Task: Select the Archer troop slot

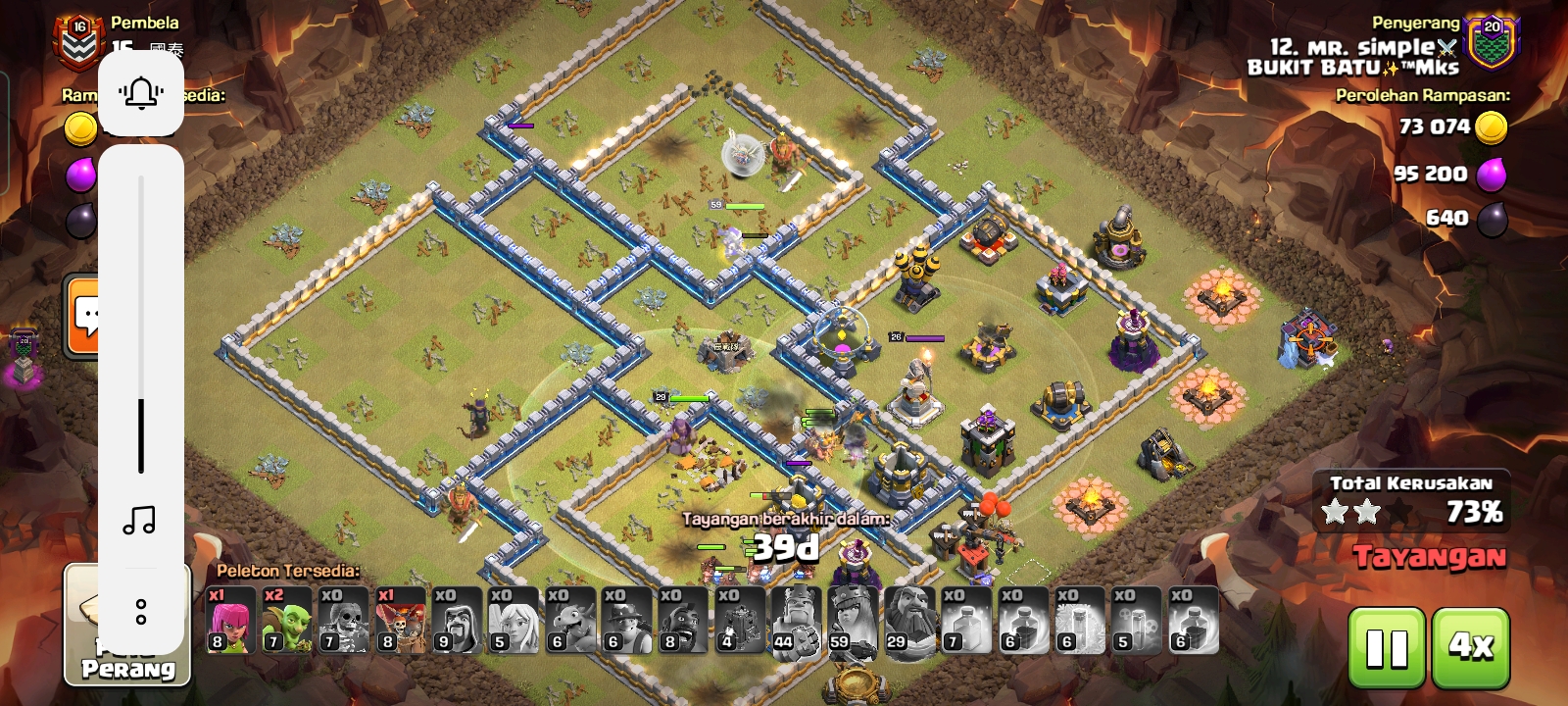Action: pyautogui.click(x=230, y=620)
